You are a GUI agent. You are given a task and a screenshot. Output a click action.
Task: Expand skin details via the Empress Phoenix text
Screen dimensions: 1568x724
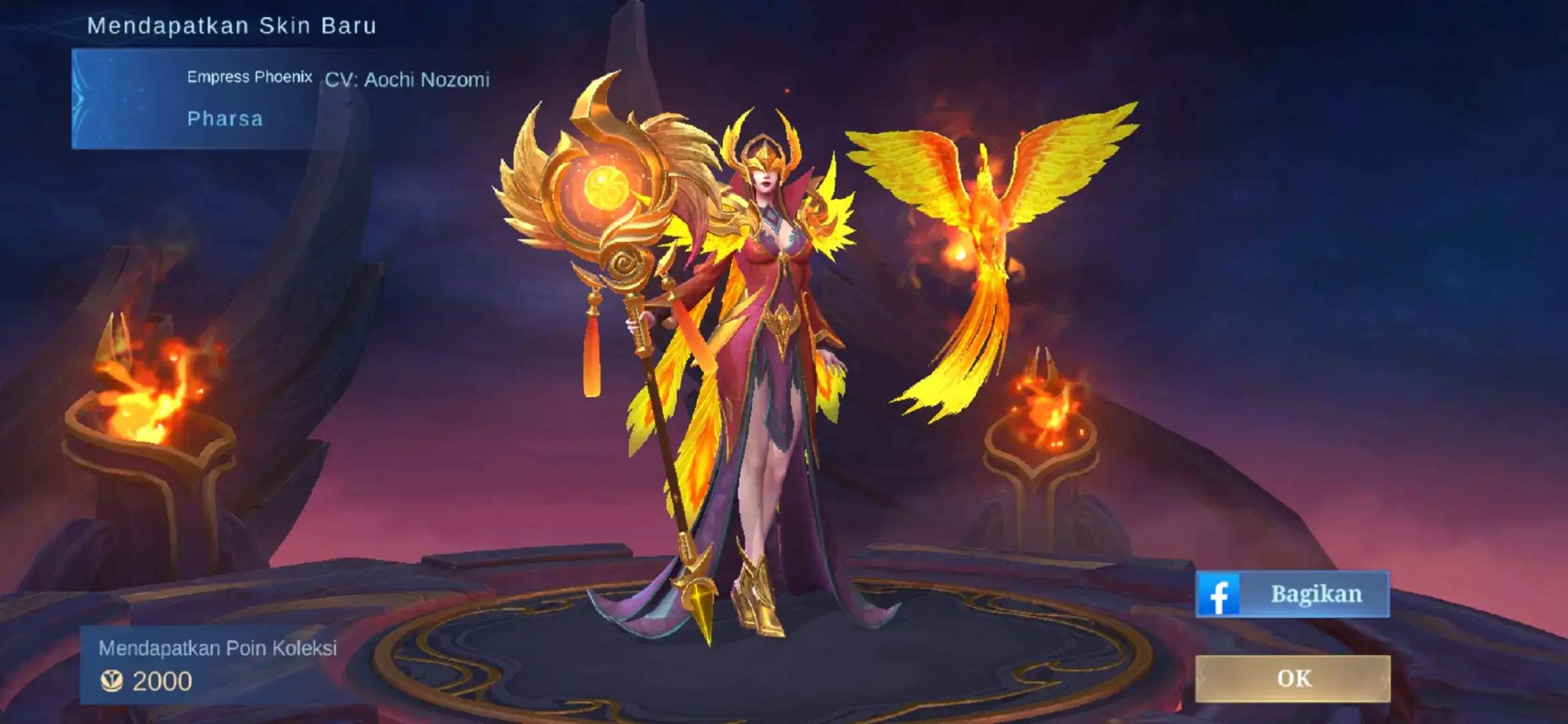pos(249,76)
